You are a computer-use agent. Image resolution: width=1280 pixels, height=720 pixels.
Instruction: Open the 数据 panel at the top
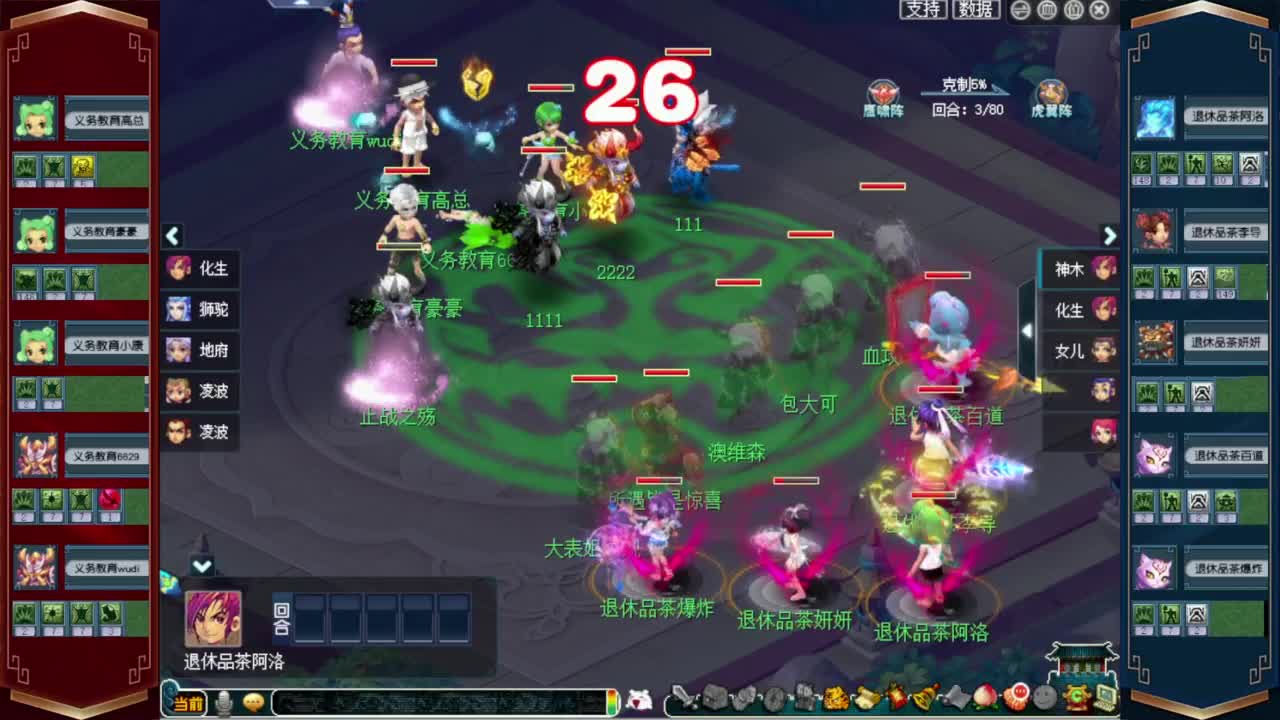tap(973, 11)
